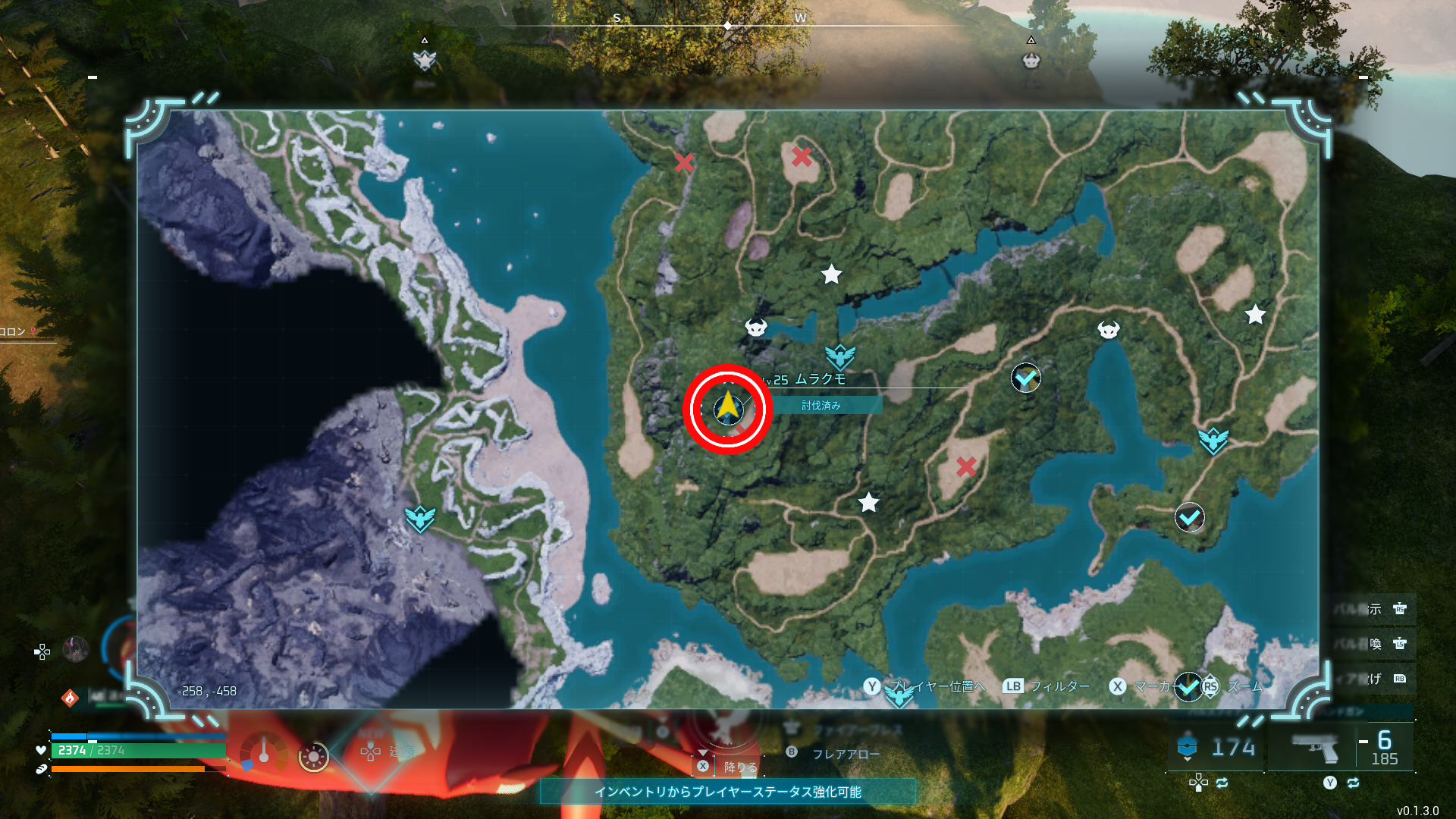Select the red X marker closest to the player arrow
Image resolution: width=1456 pixels, height=819 pixels.
point(739,429)
